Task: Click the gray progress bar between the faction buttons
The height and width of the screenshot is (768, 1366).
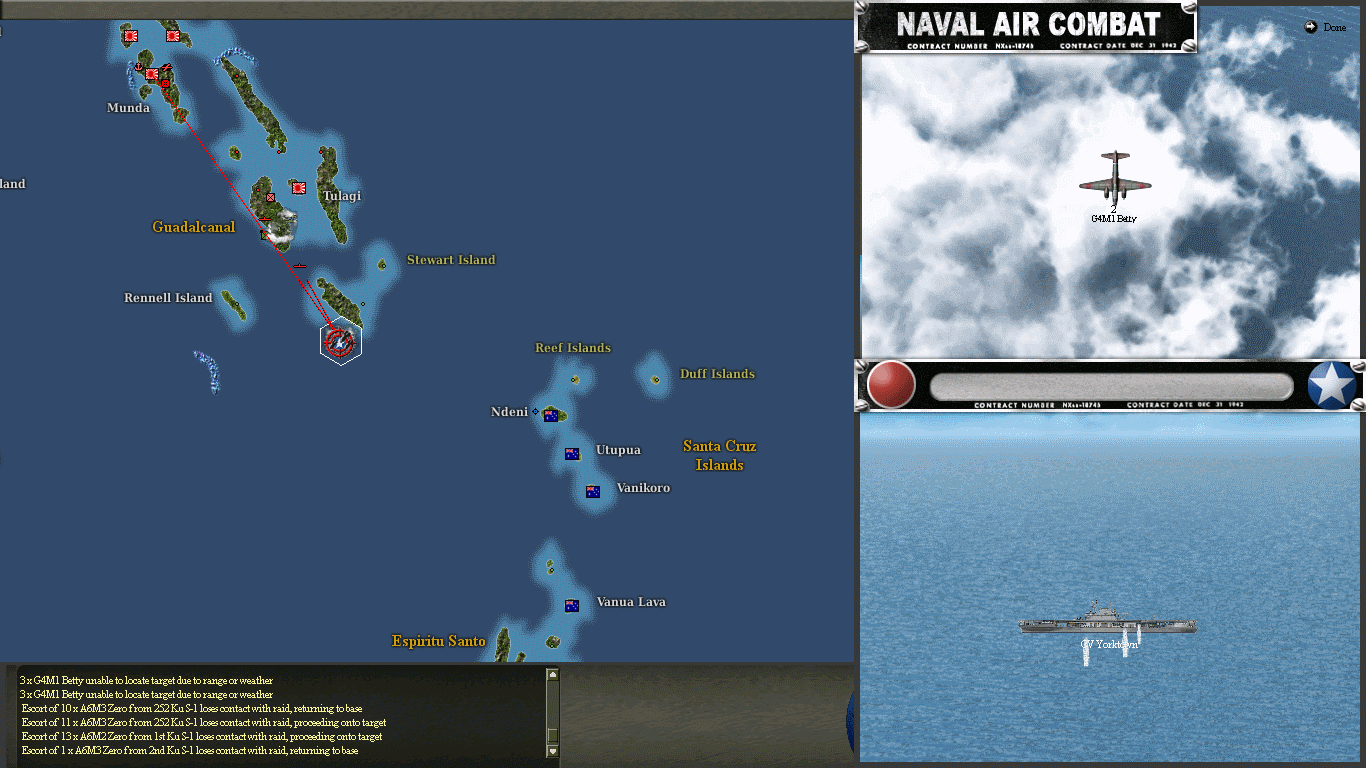Action: click(x=1113, y=388)
